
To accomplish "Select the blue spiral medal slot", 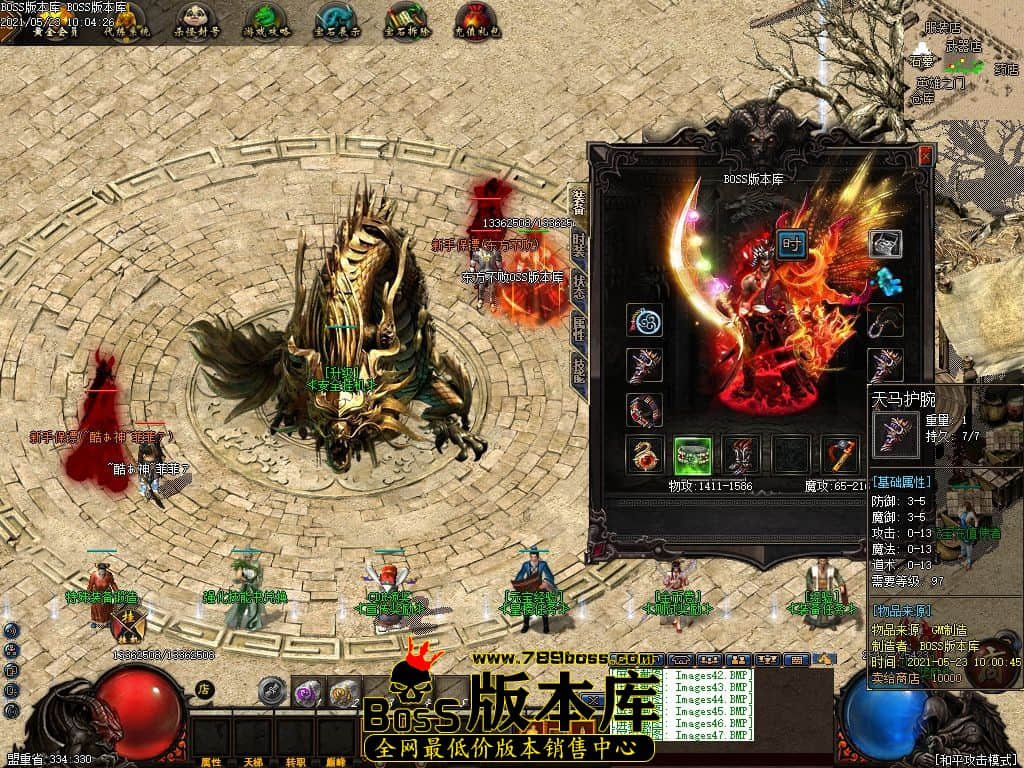I will coord(645,320).
